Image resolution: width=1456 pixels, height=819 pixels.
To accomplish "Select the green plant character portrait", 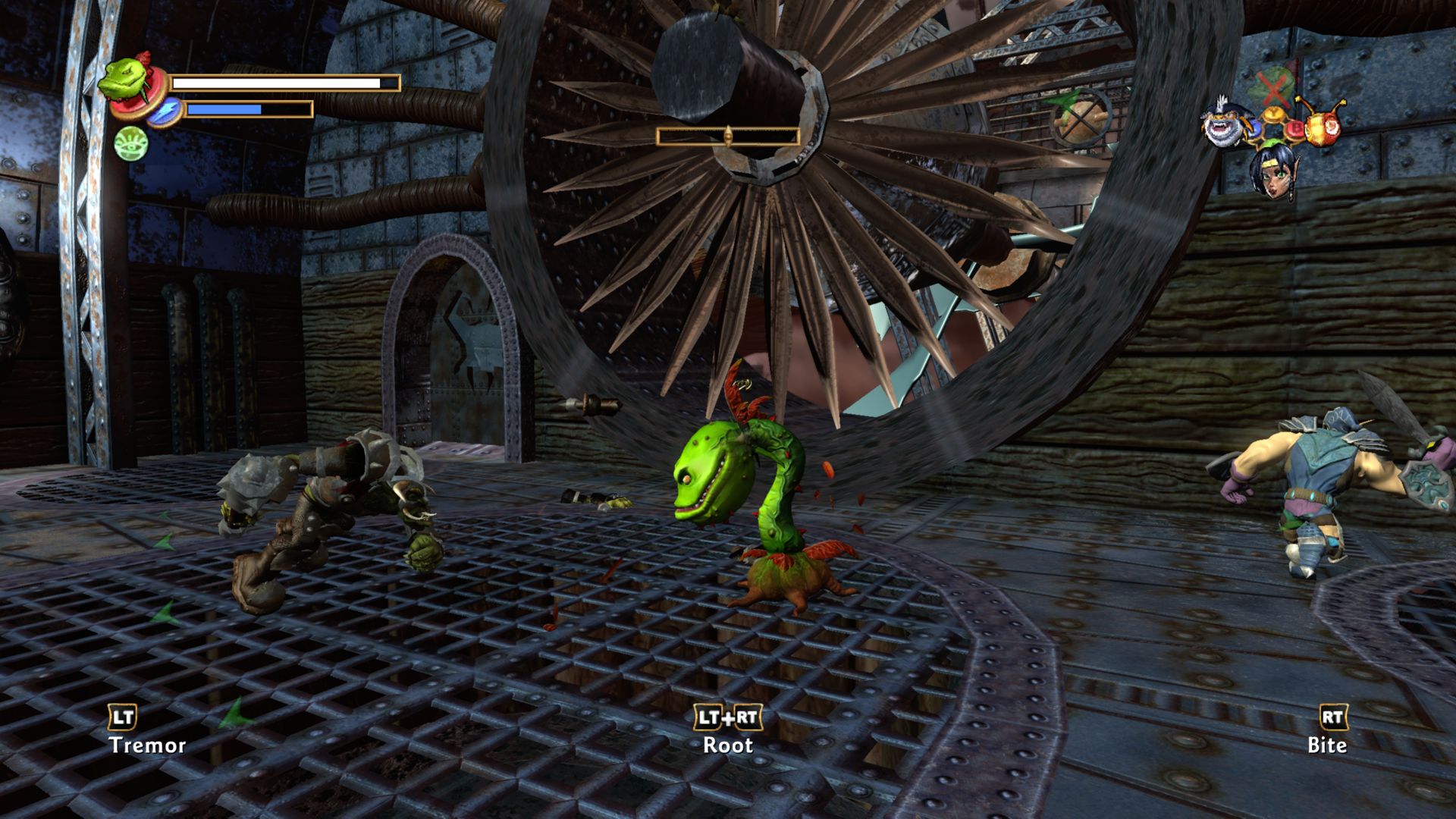I will pos(121,79).
